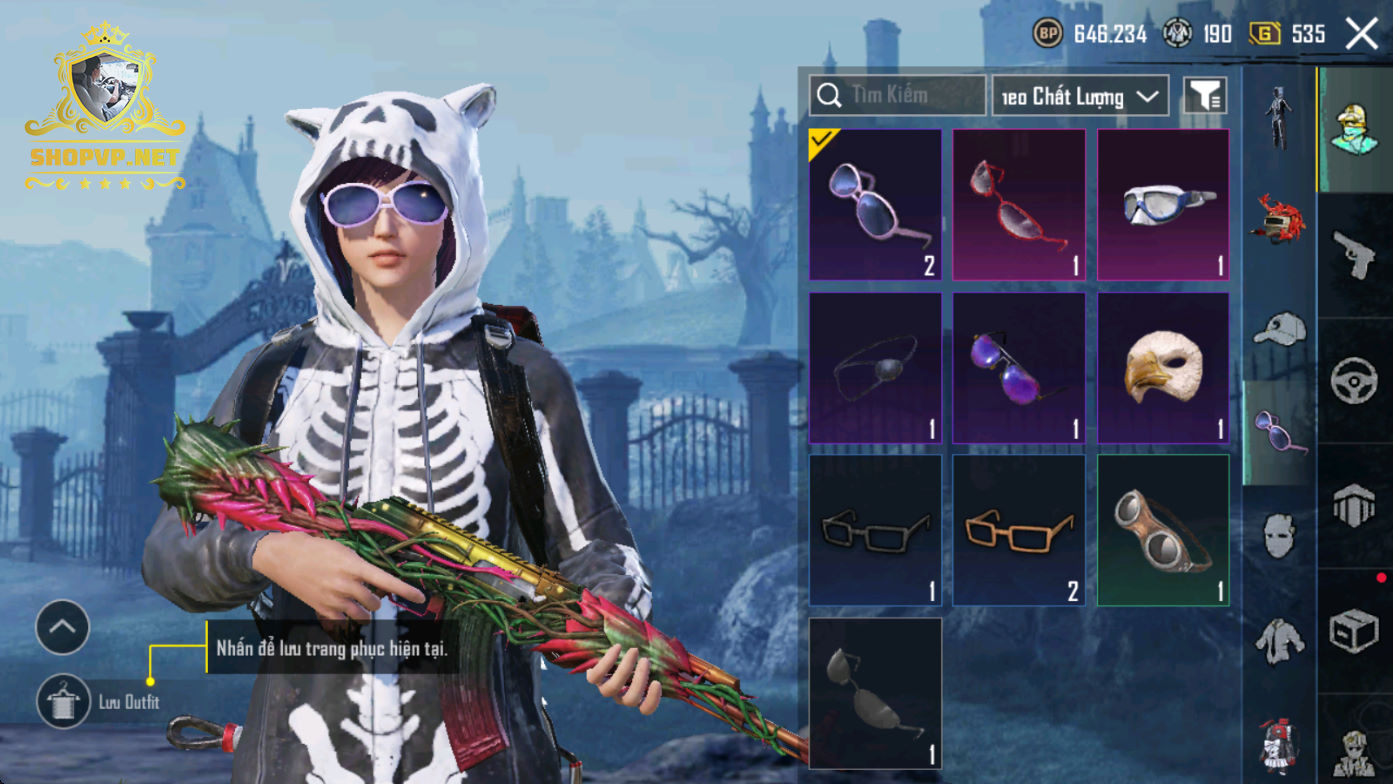1393x784 pixels.
Task: Expand the up-arrow circle button
Action: tap(63, 628)
